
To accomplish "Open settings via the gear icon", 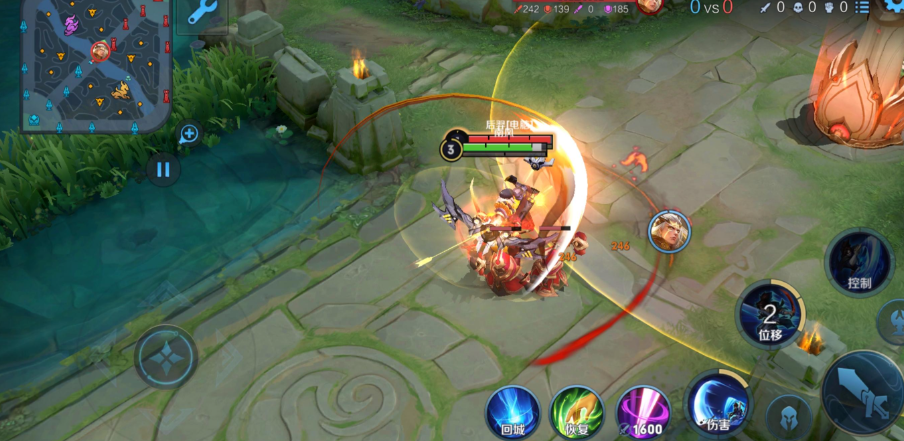I will tap(892, 6).
